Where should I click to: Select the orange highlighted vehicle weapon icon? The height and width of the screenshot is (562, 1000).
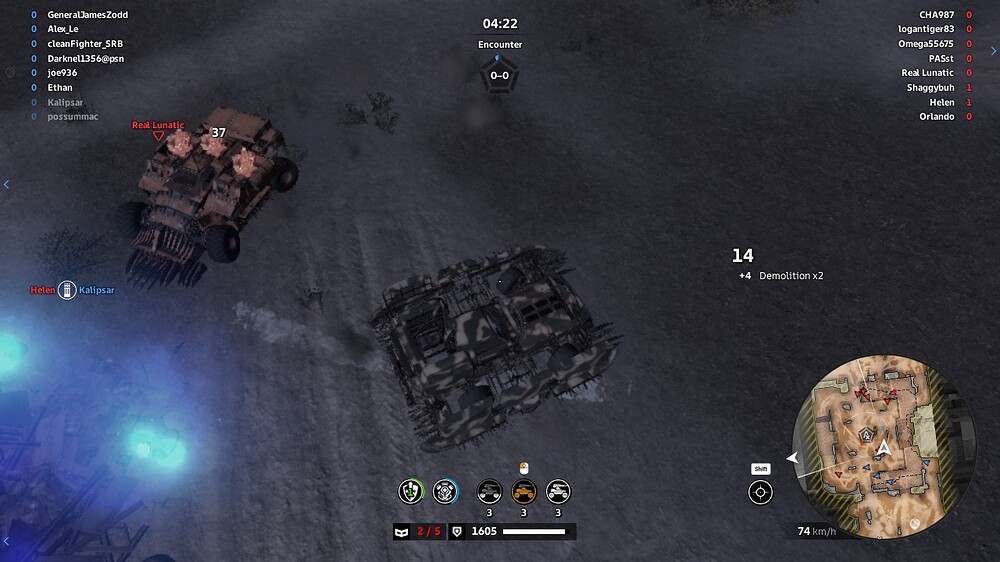pos(524,491)
